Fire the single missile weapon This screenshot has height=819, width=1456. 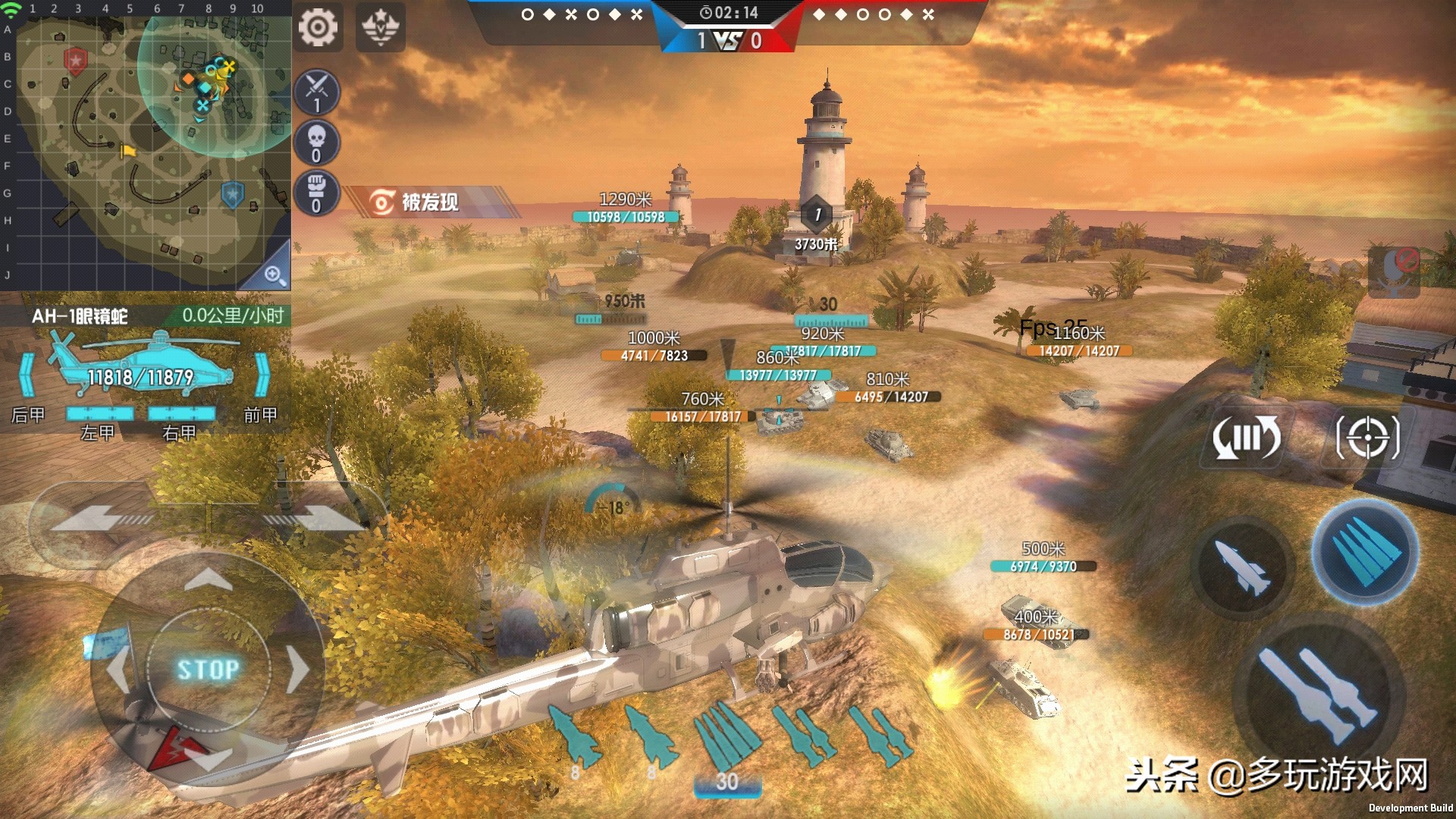click(1241, 567)
